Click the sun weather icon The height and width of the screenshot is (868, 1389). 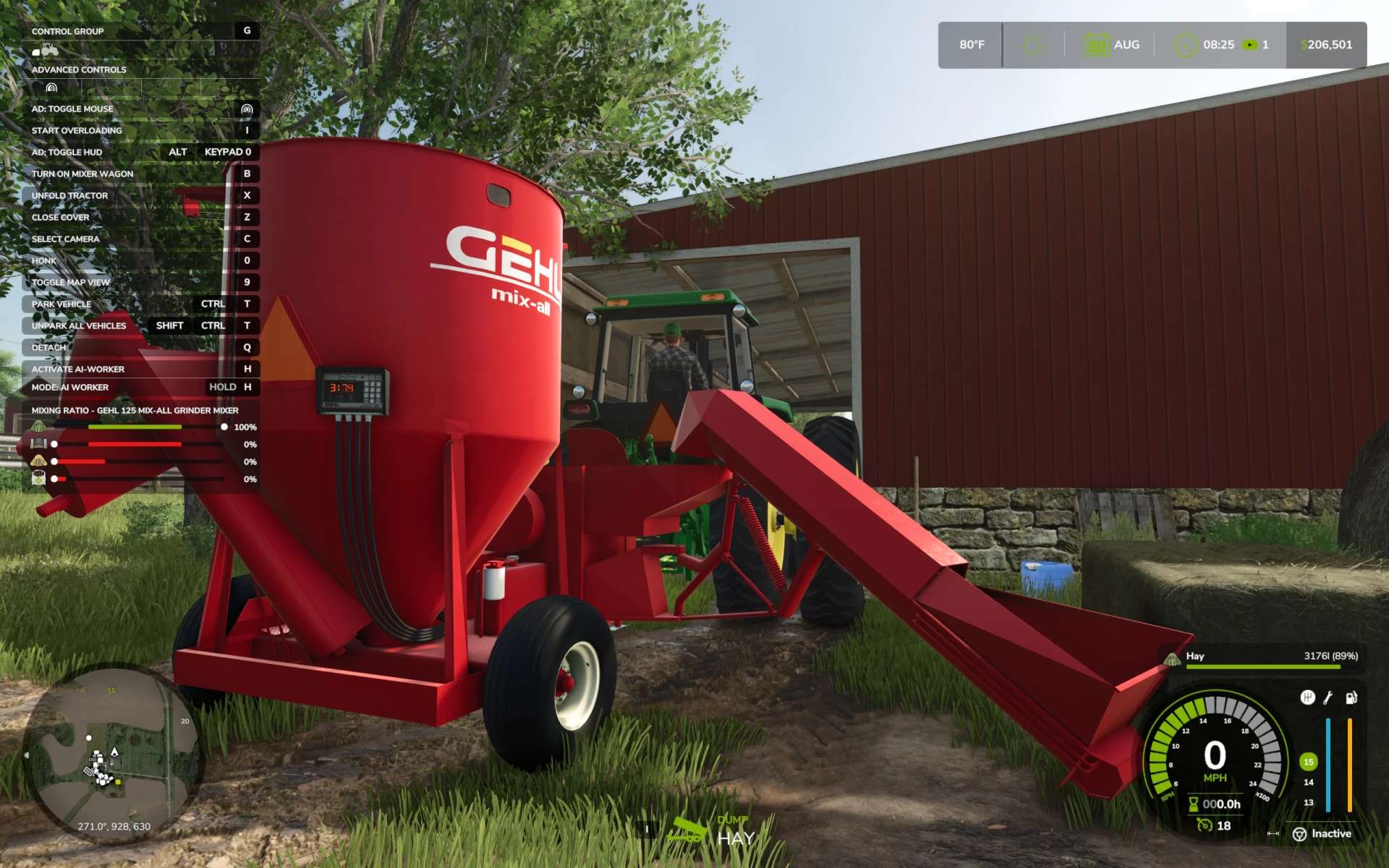pyautogui.click(x=1033, y=45)
